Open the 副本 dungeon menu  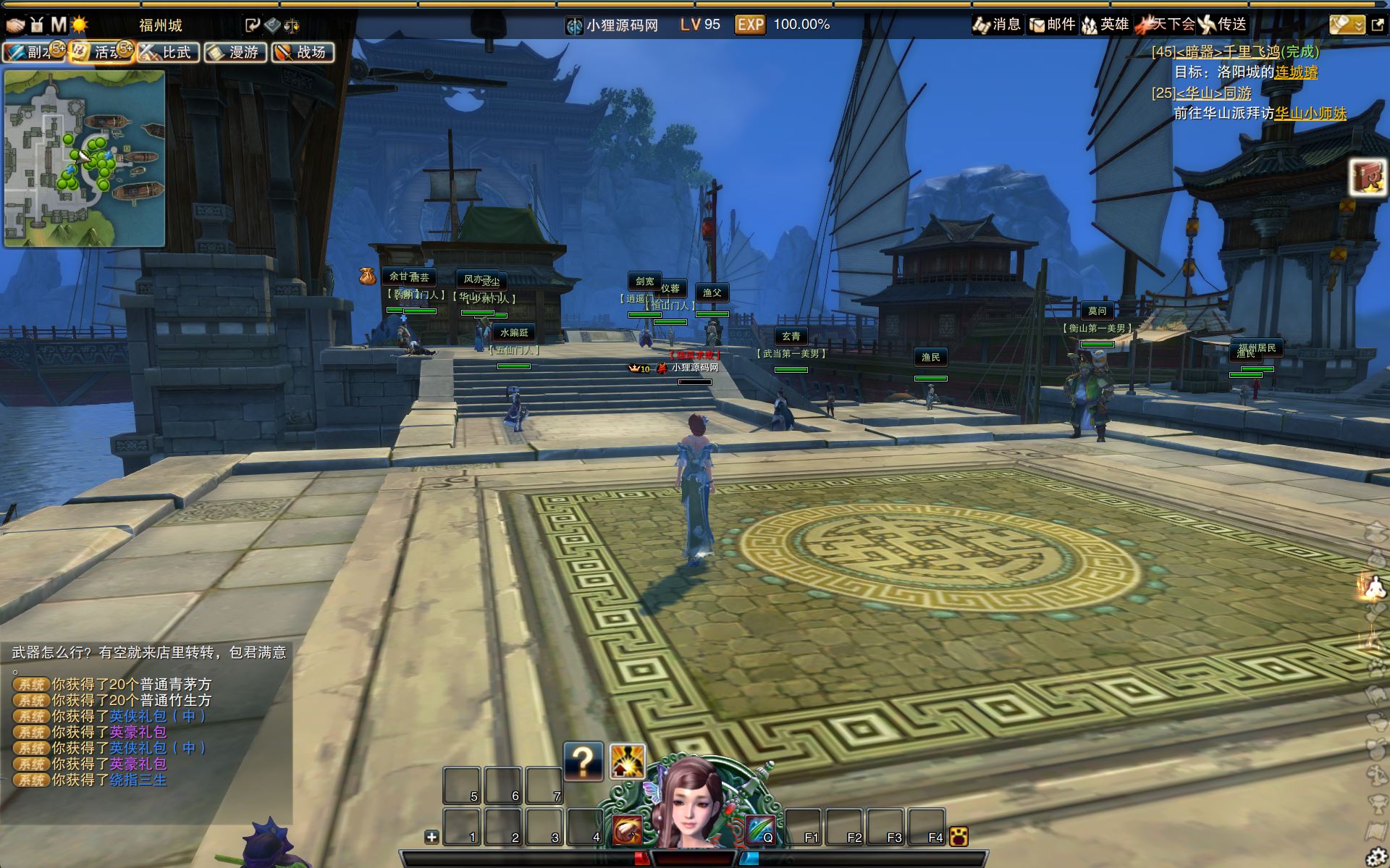click(x=34, y=52)
